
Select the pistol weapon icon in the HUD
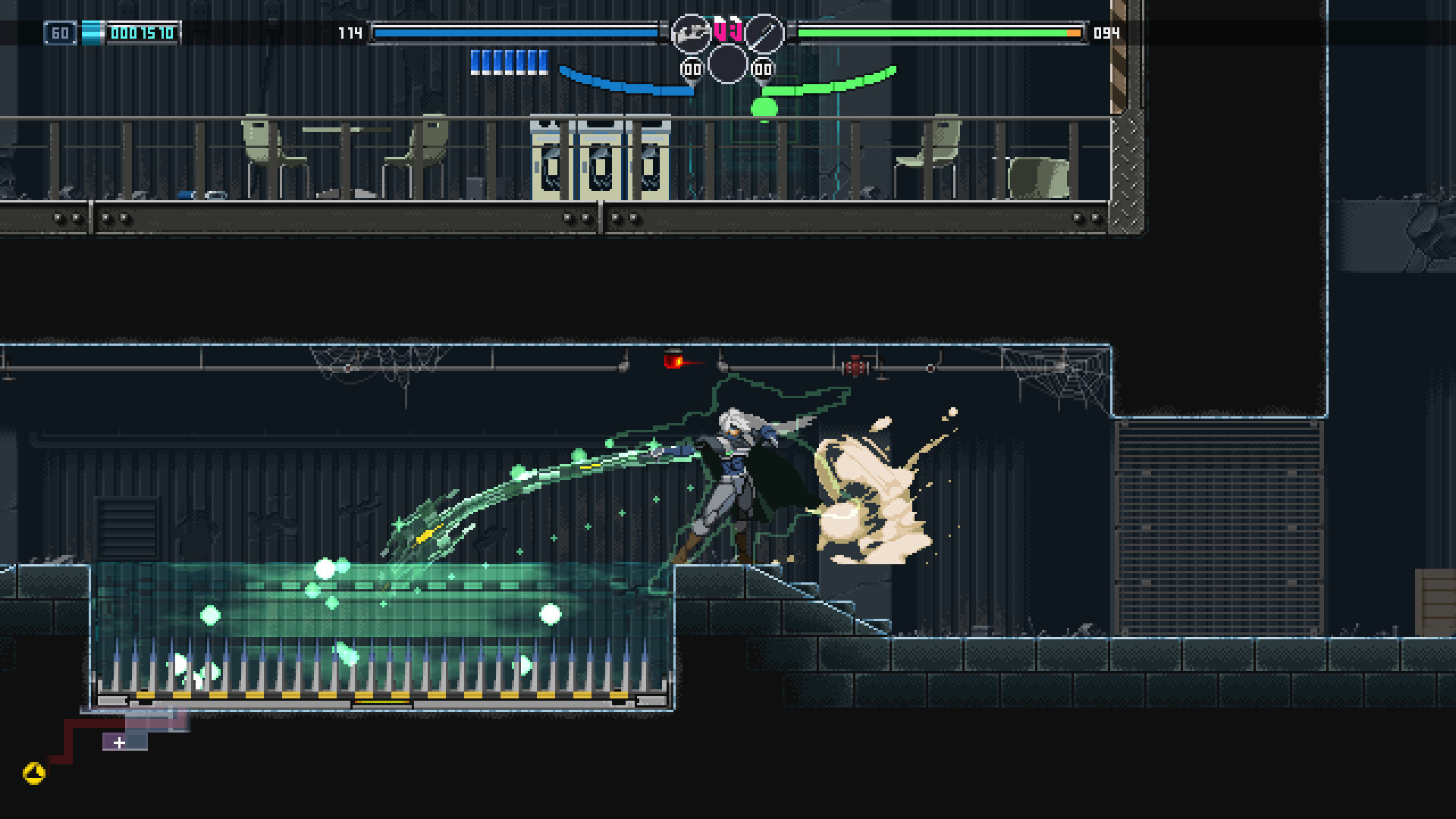click(x=690, y=32)
